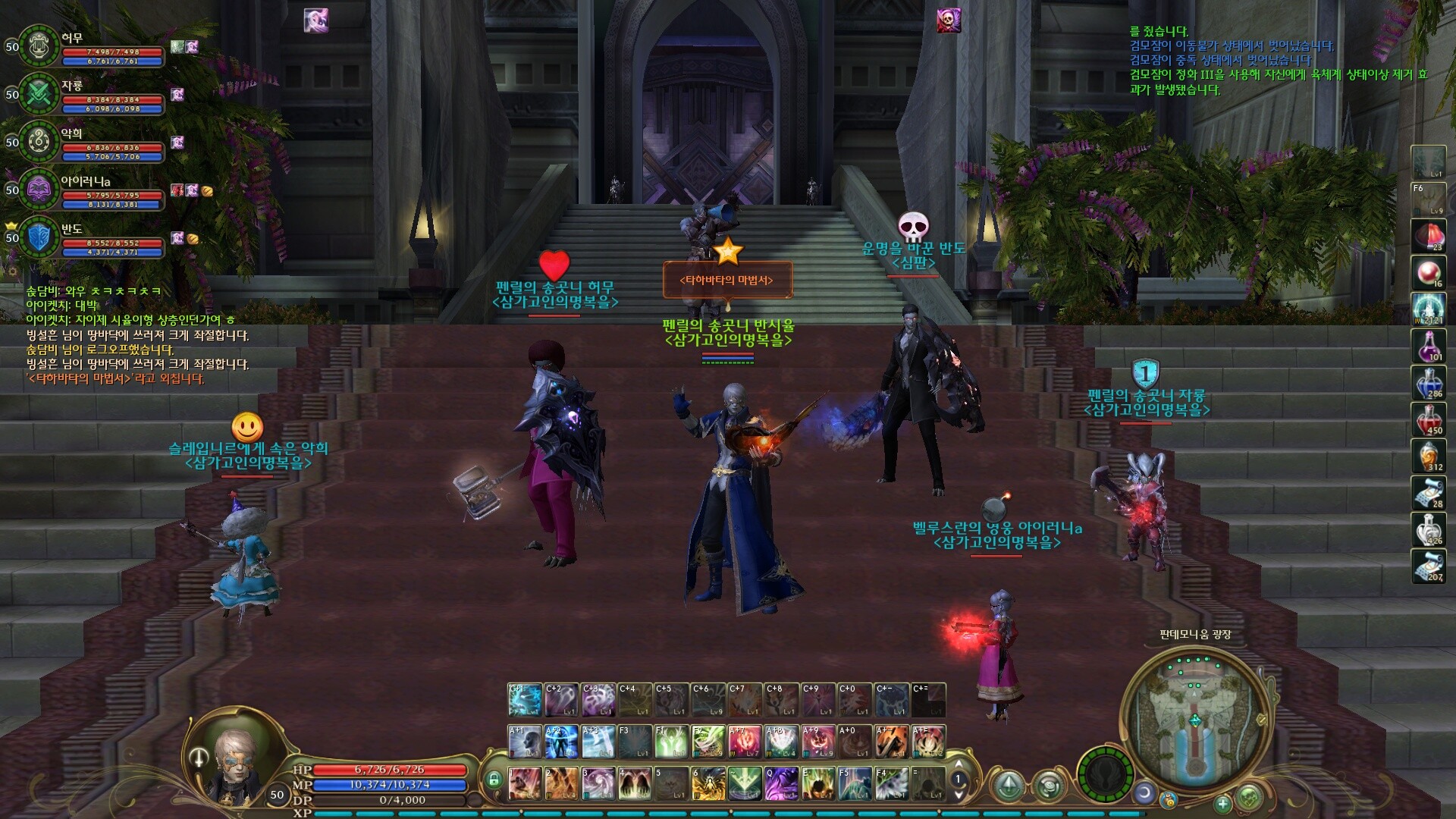Activate the purple skill on slot Q

(x=780, y=783)
